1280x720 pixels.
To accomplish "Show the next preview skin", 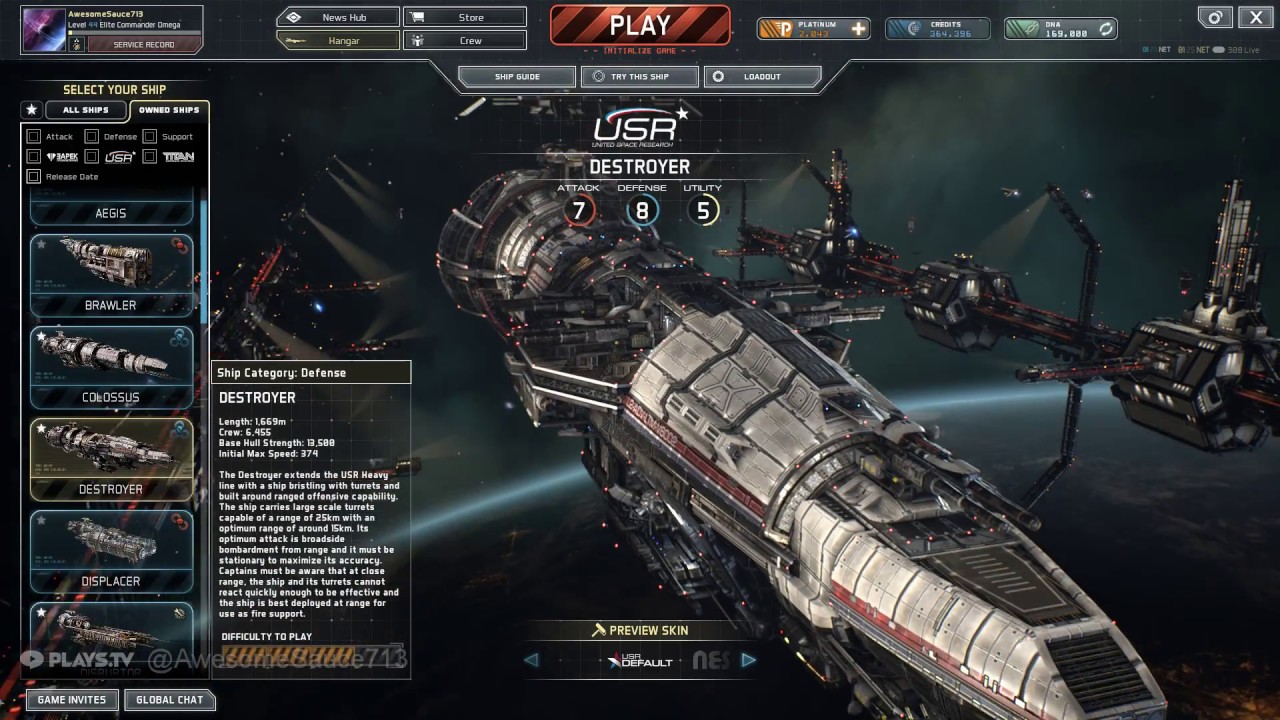I will click(x=748, y=660).
